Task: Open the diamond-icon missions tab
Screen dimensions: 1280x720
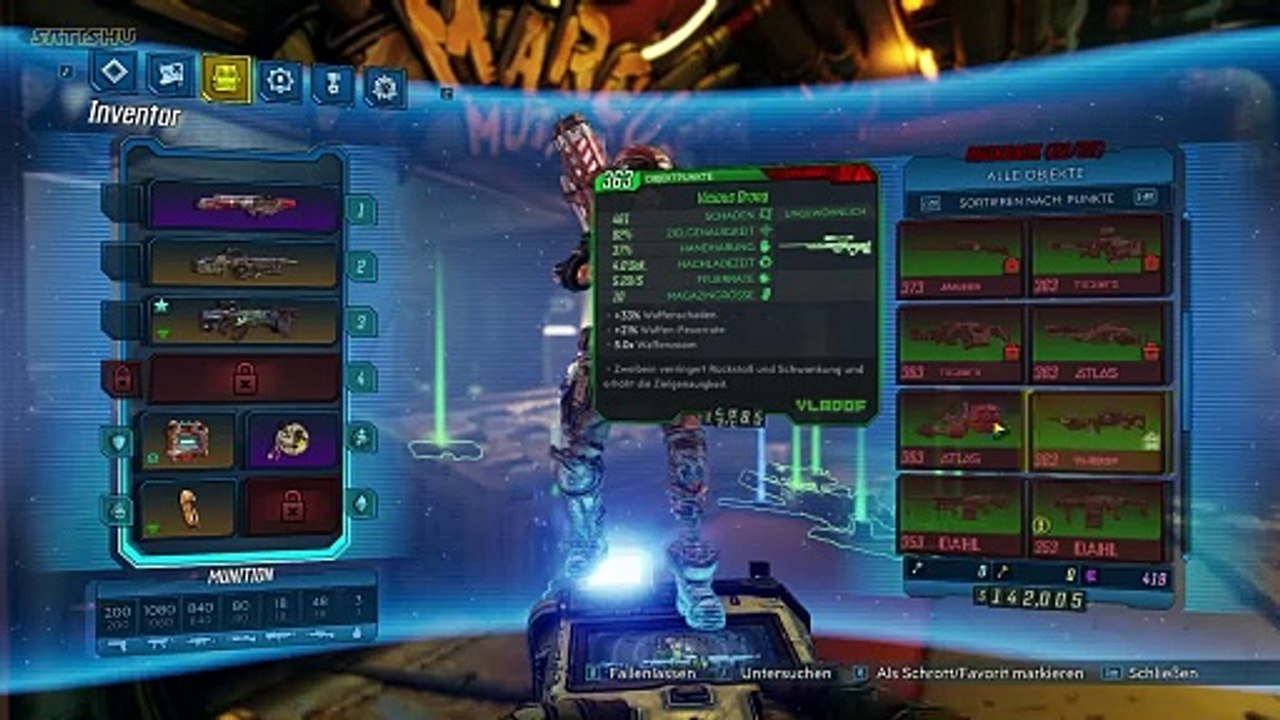Action: click(x=113, y=72)
